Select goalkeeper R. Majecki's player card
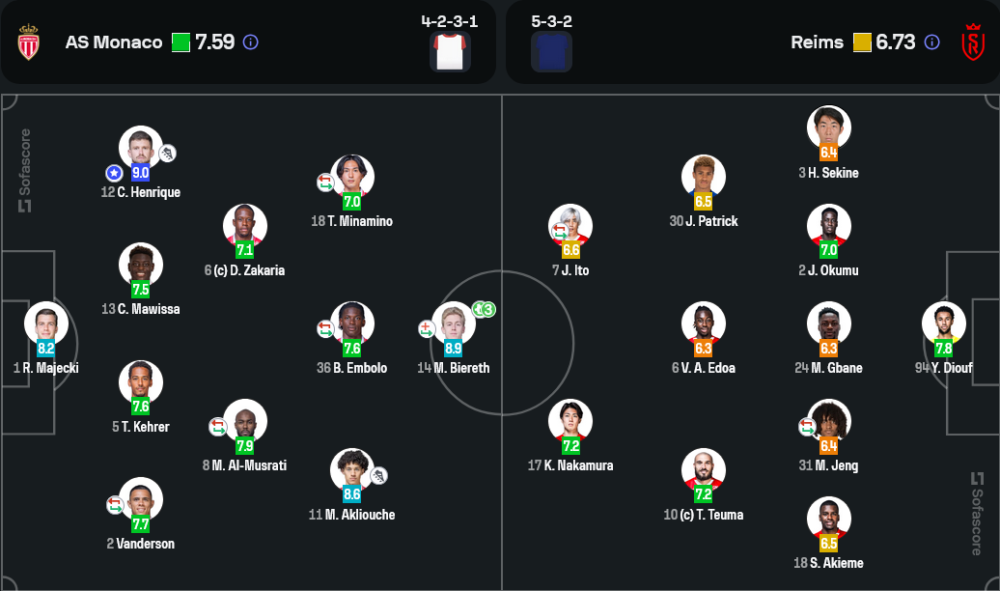 [46, 324]
